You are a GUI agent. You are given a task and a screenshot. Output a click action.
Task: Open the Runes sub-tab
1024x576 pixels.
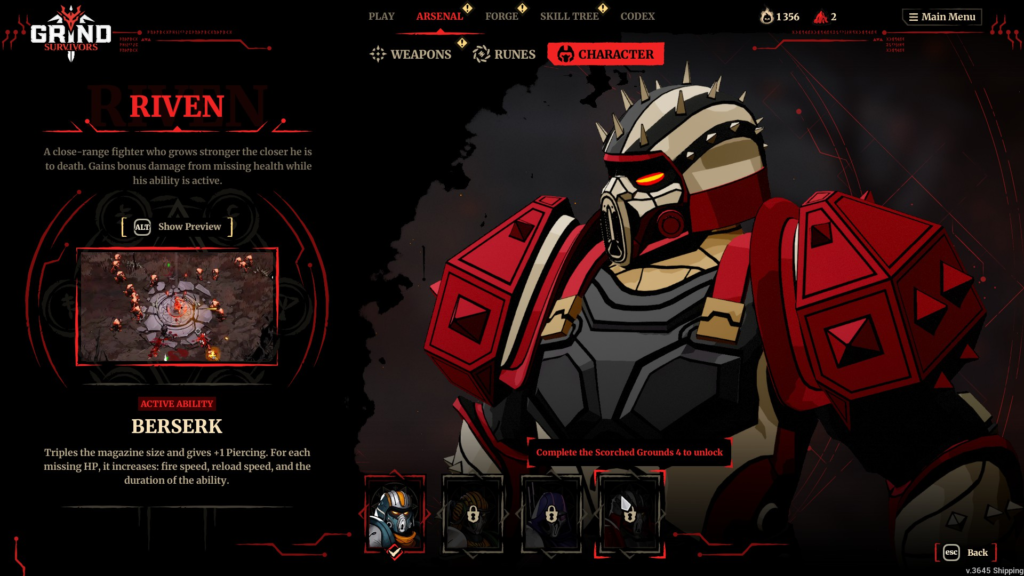[504, 54]
